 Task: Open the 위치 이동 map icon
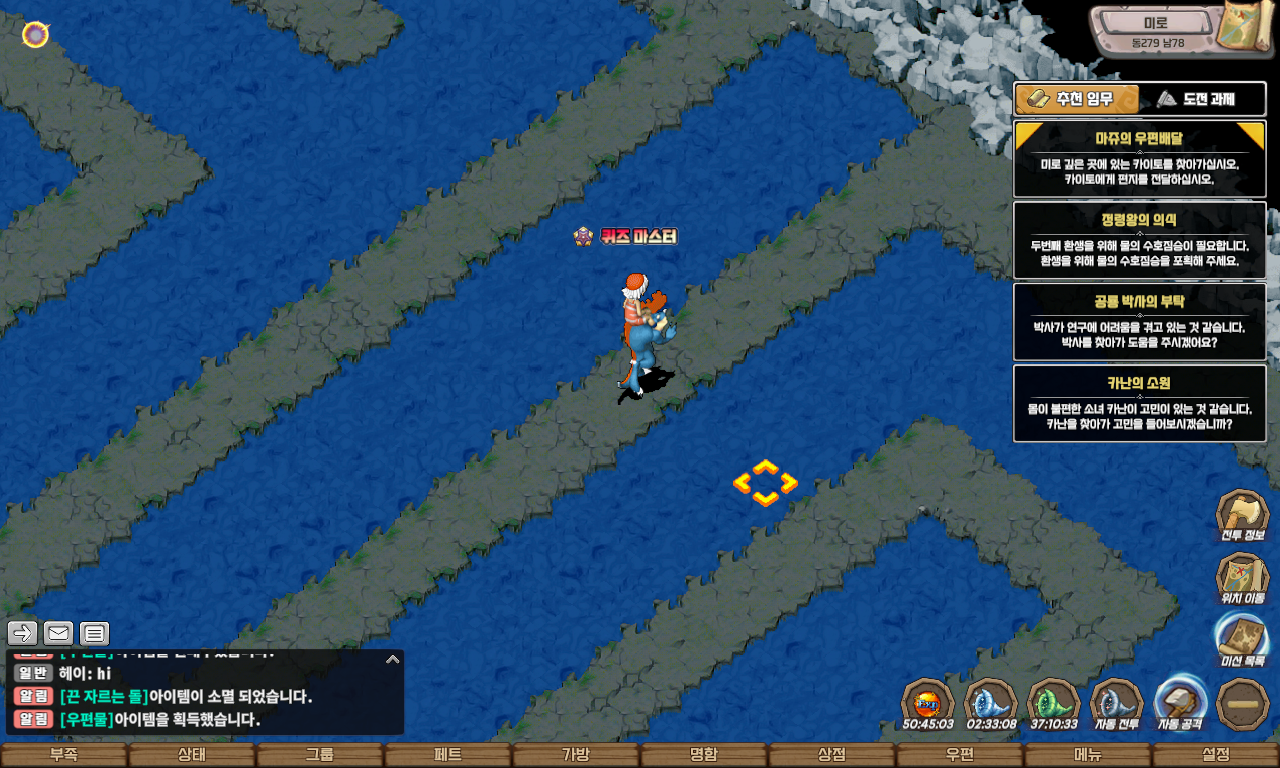point(1242,580)
